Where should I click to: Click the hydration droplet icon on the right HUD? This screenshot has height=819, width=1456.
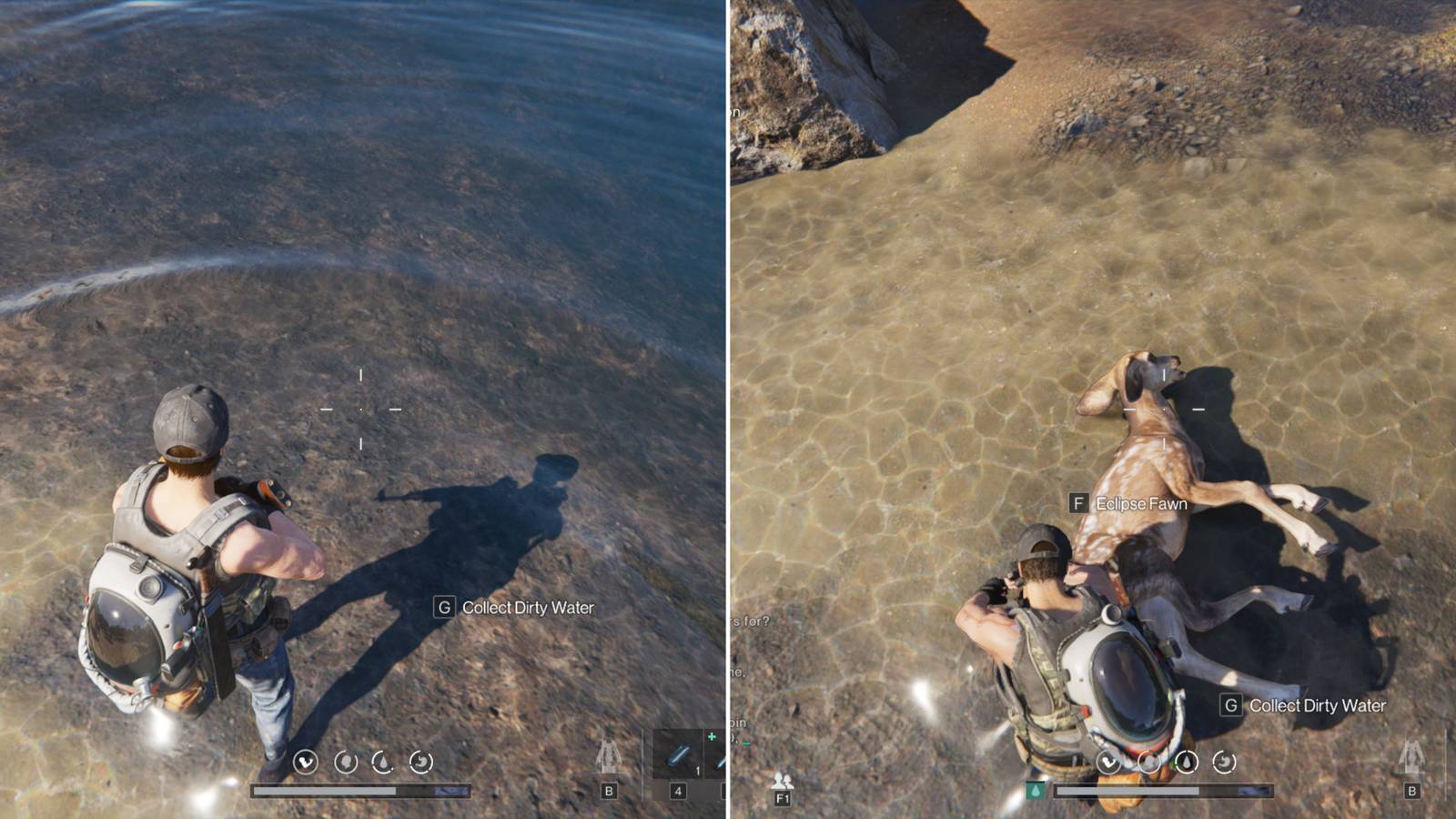[1186, 763]
